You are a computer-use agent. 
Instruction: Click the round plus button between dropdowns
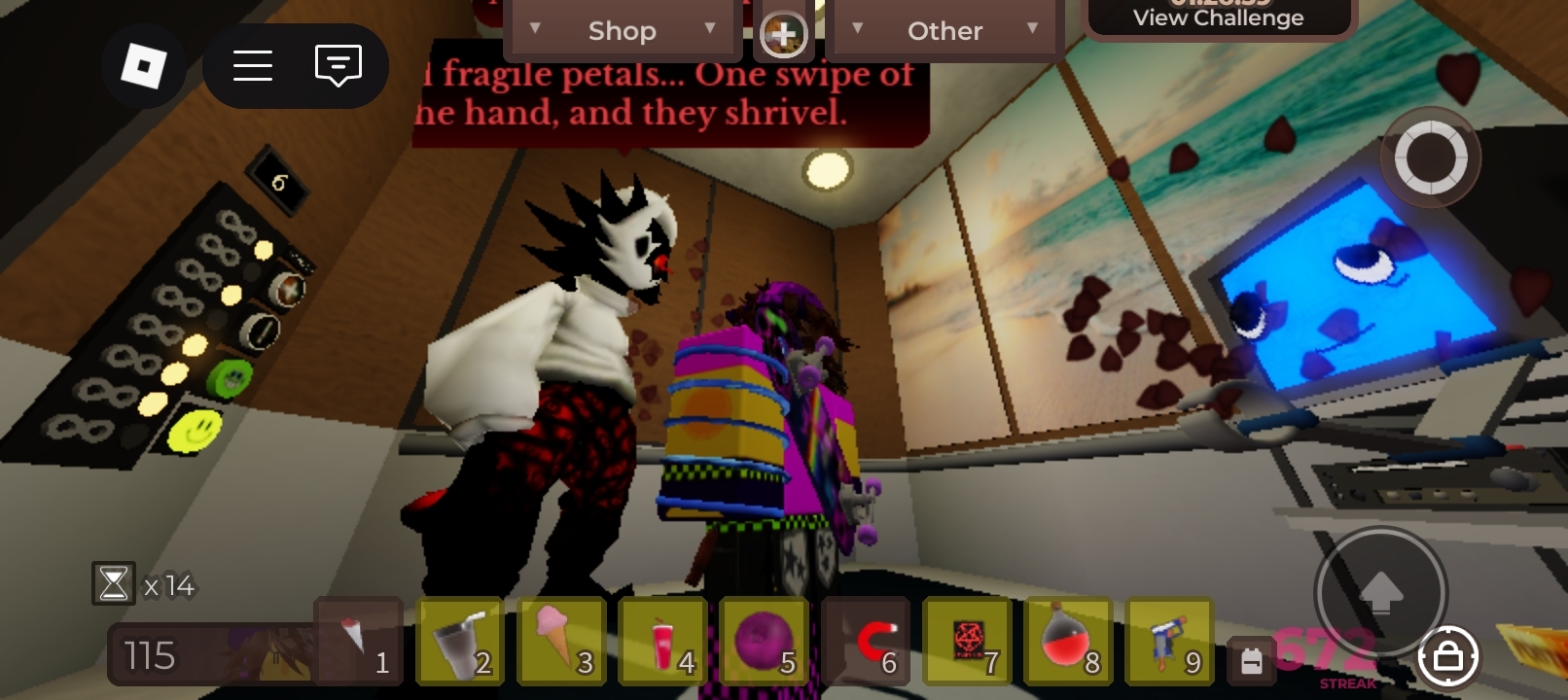783,35
